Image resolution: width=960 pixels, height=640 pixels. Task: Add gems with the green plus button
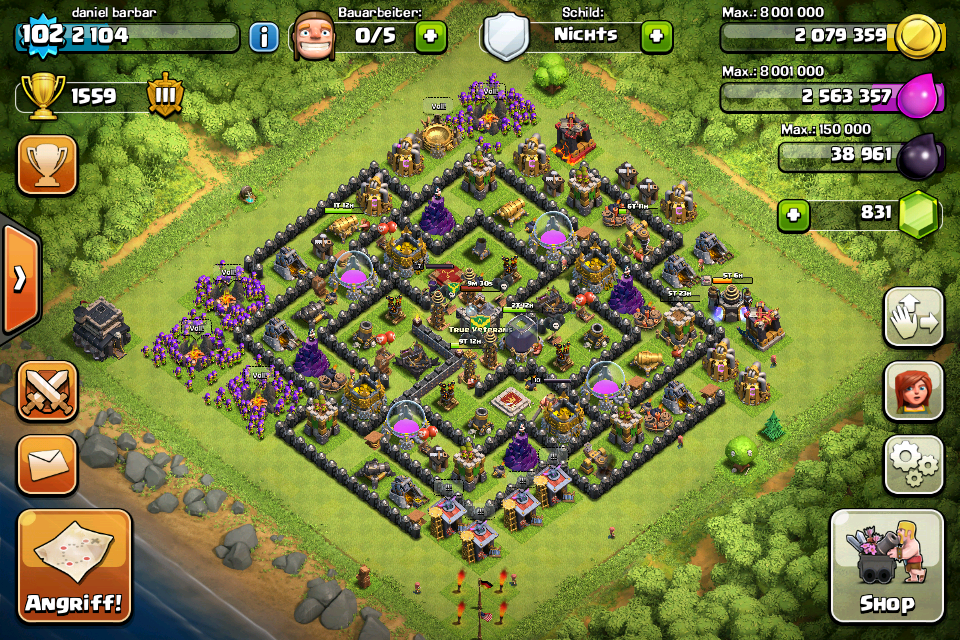pos(794,214)
